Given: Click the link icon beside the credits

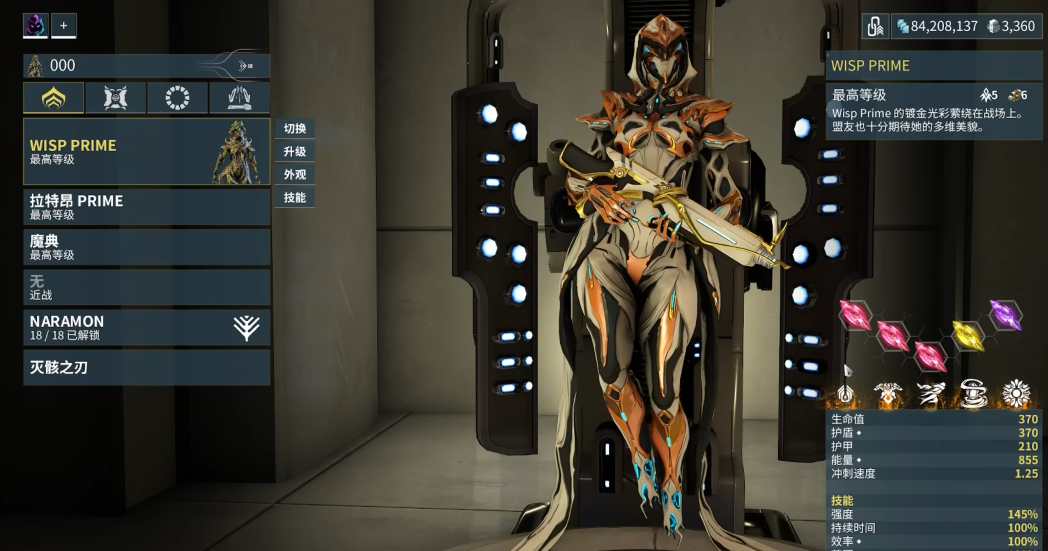Looking at the screenshot, I should (x=875, y=26).
